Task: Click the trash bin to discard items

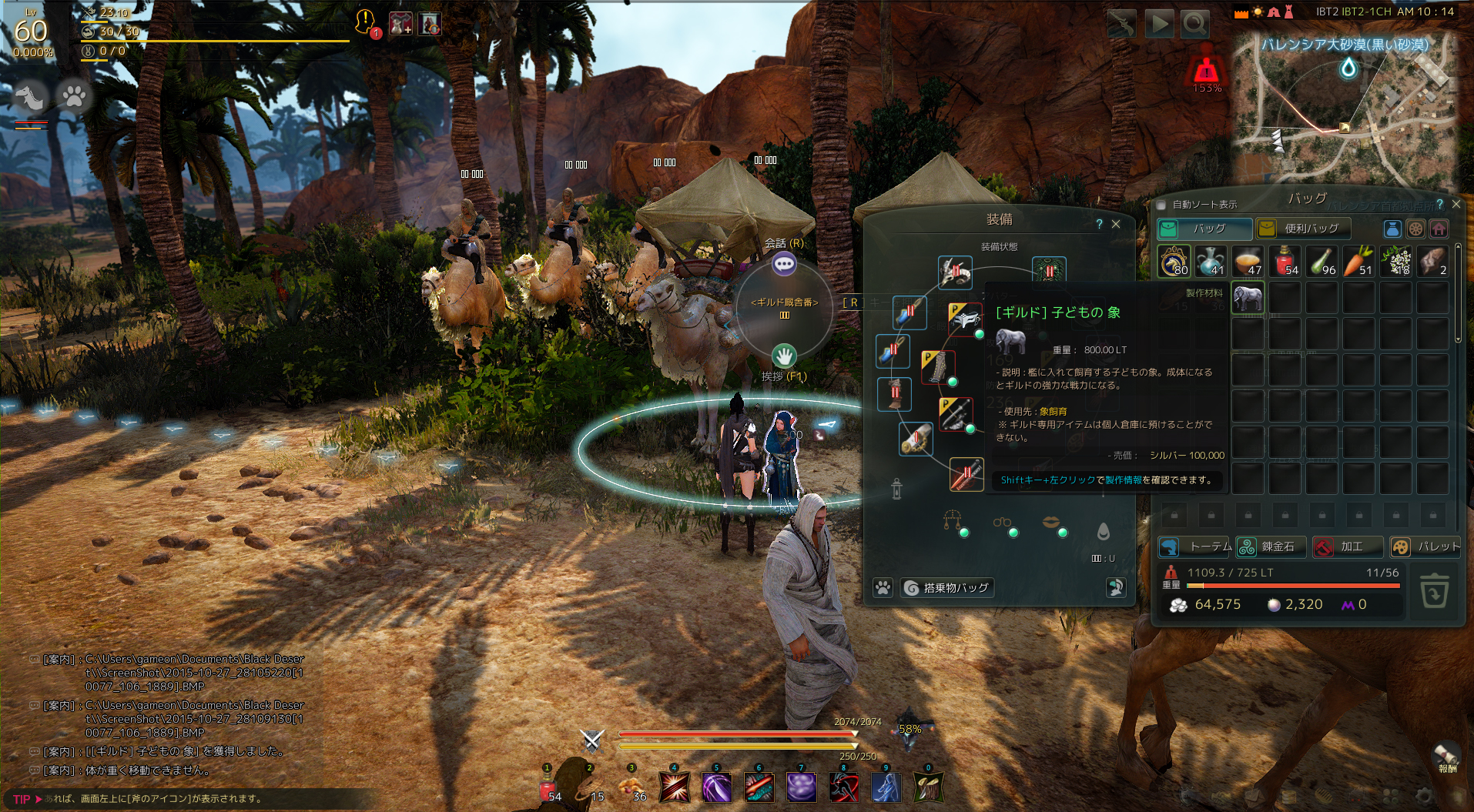Action: tap(1434, 591)
